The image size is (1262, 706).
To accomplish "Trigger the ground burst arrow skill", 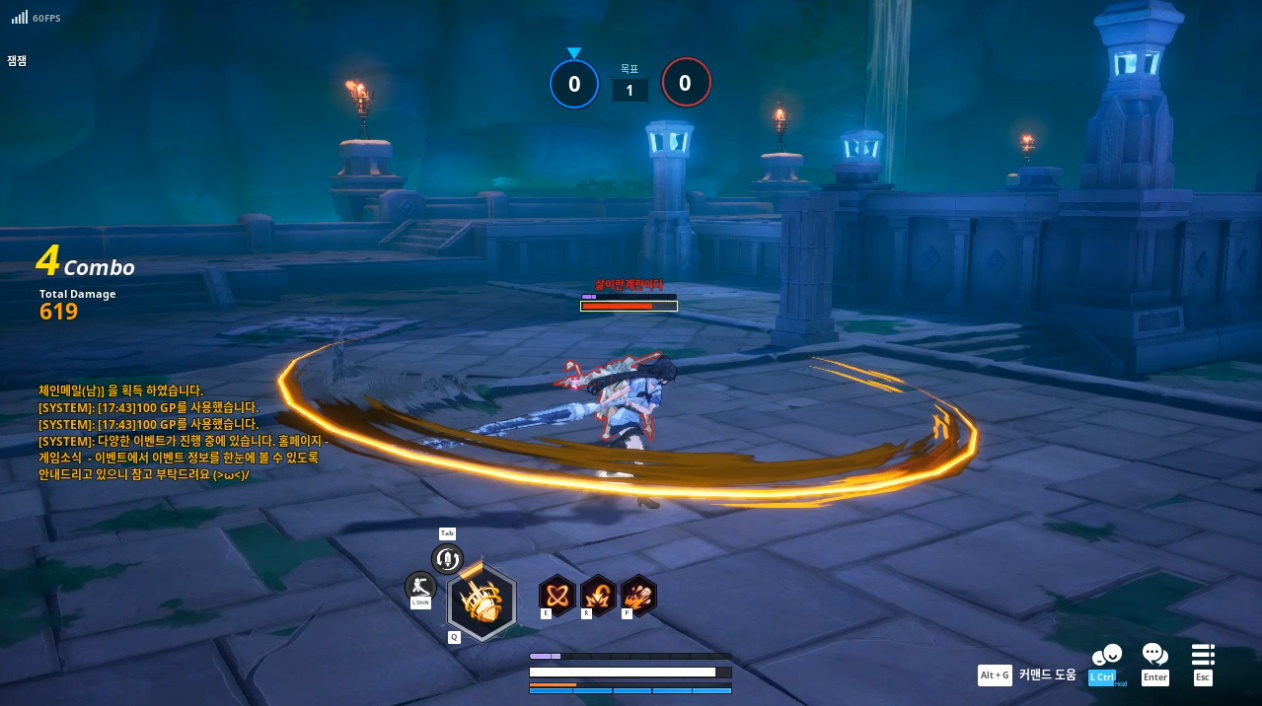I will (x=598, y=595).
